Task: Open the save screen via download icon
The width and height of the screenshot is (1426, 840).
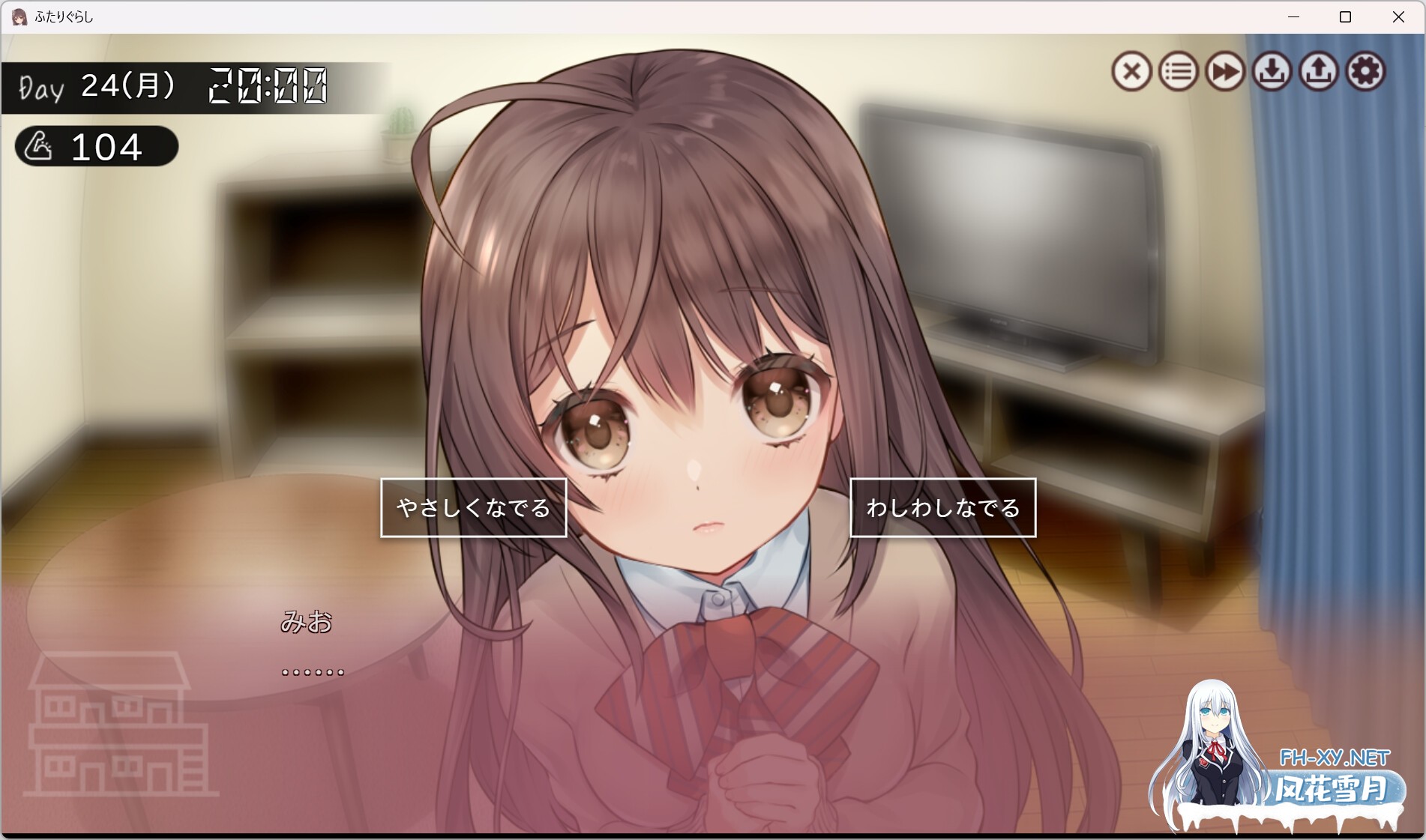Action: pos(1272,72)
